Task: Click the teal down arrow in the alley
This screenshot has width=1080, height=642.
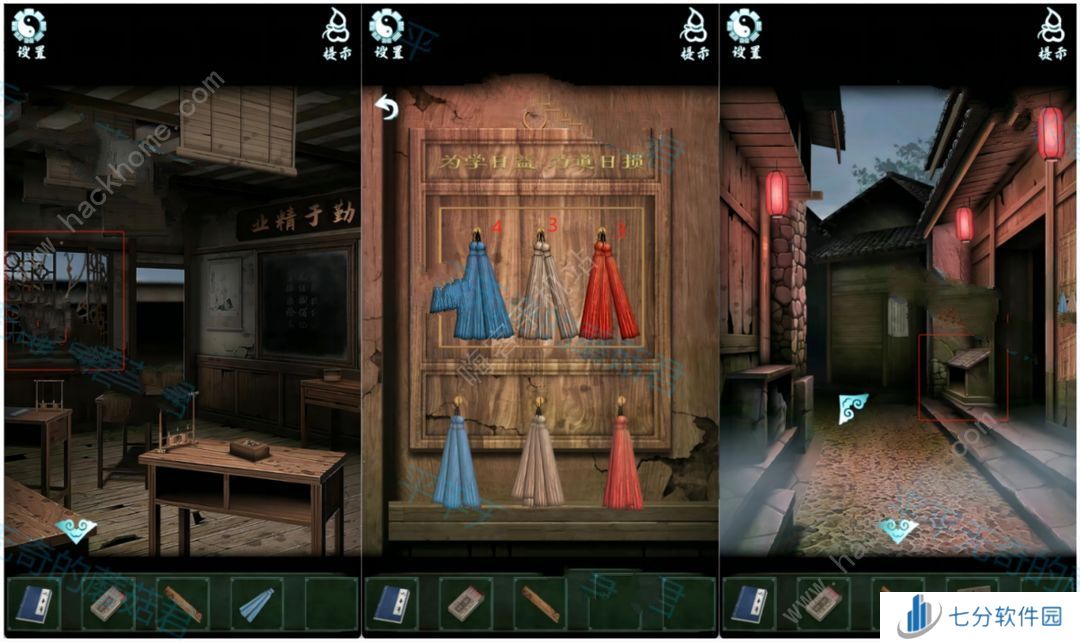Action: 898,530
